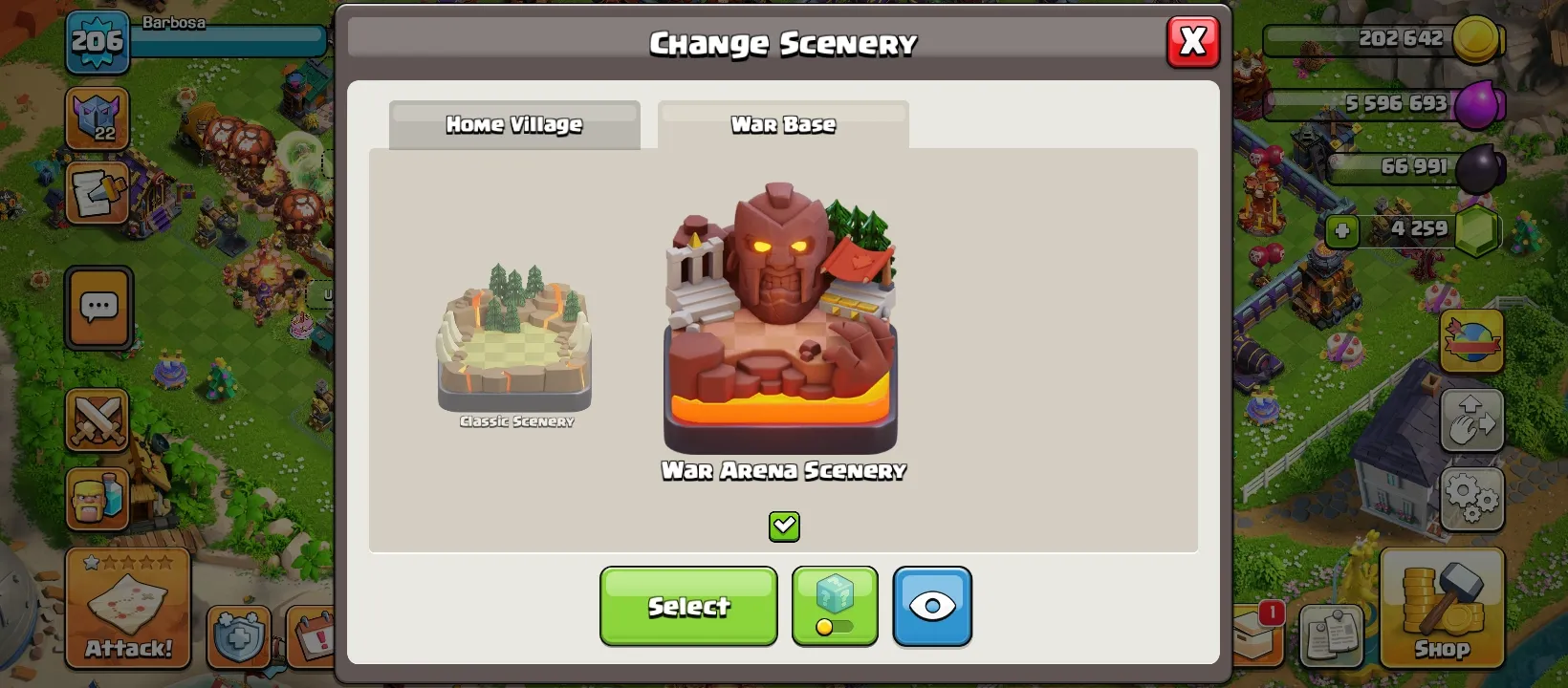Click the green checkmark under War Arena Scenery
The width and height of the screenshot is (1568, 688).
pos(784,526)
